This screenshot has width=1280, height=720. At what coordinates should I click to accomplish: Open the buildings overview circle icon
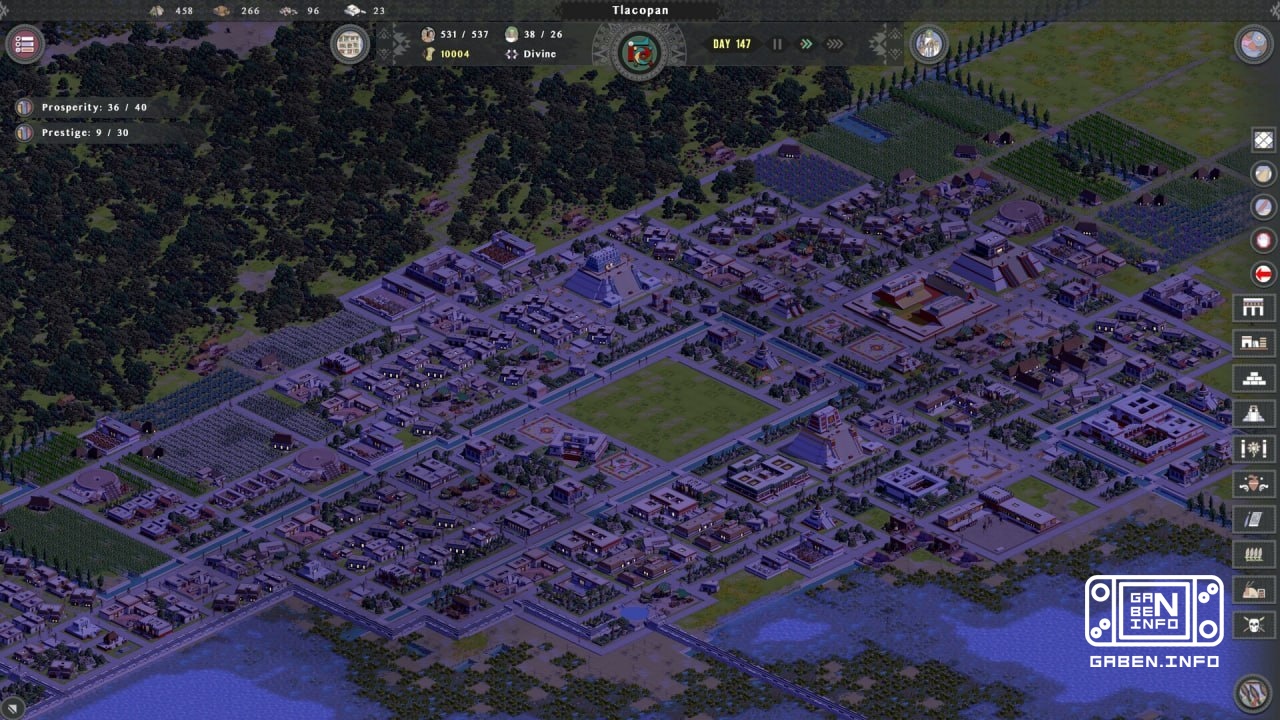[x=350, y=44]
